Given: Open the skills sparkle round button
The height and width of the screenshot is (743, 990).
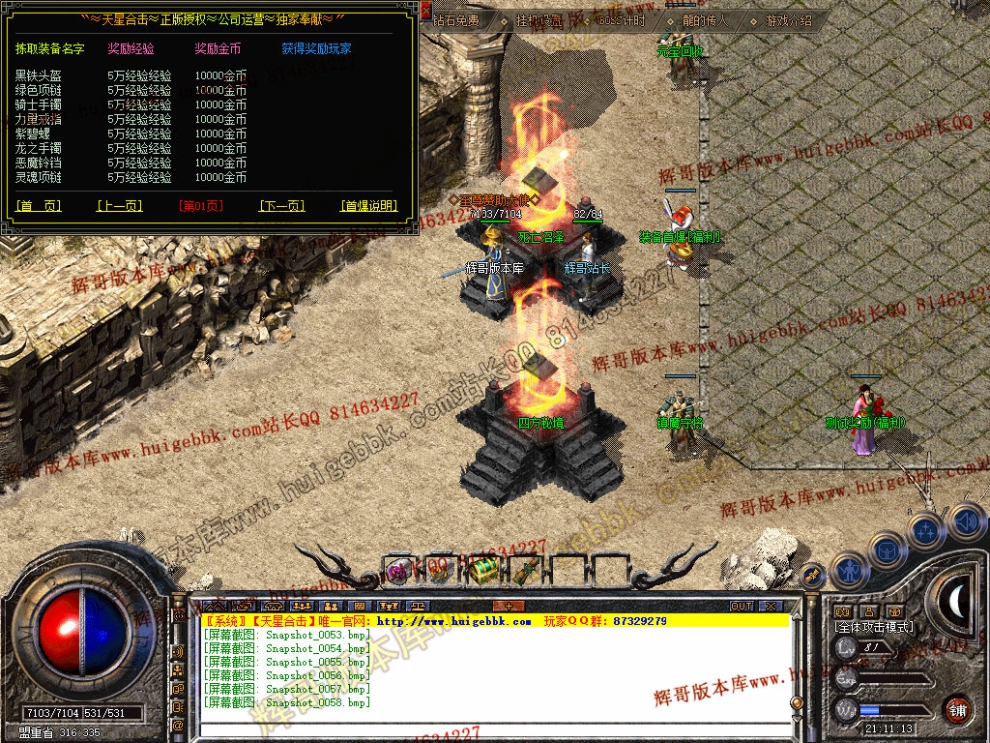Looking at the screenshot, I should 927,529.
